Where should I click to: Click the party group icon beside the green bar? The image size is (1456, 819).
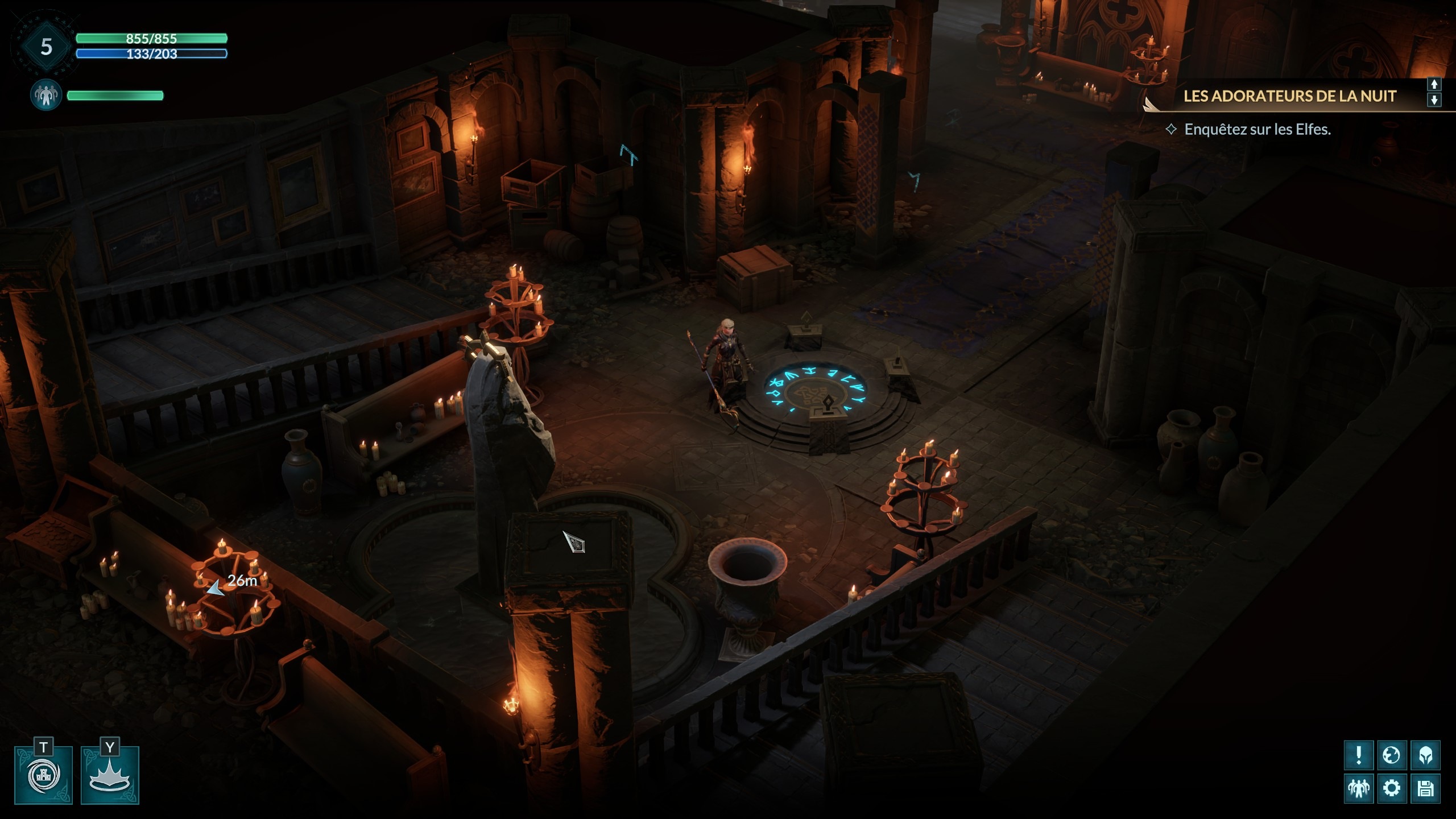pyautogui.click(x=46, y=95)
